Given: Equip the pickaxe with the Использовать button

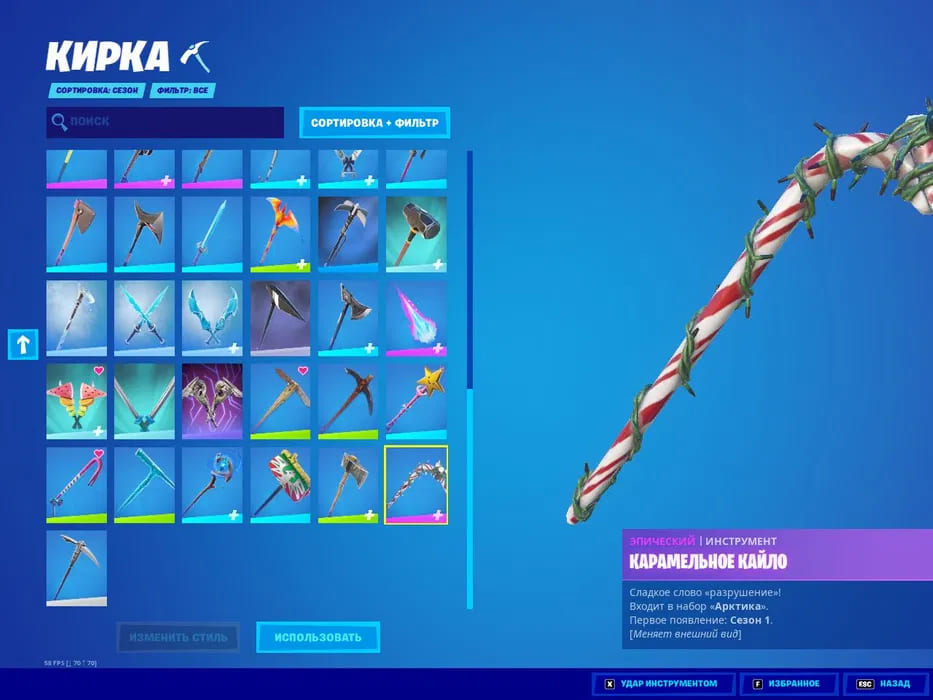Looking at the screenshot, I should click(318, 637).
